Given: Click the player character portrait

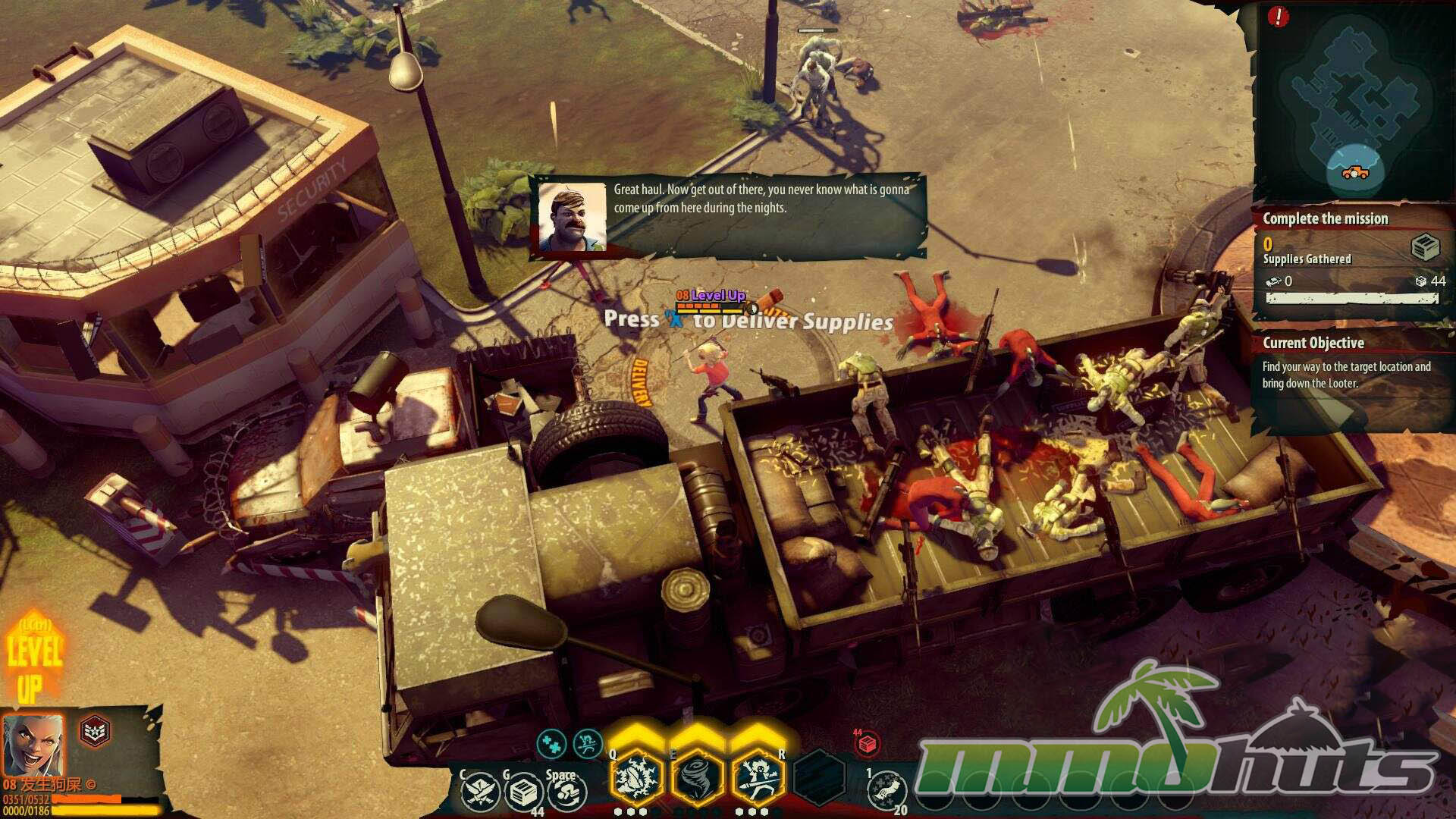Looking at the screenshot, I should [x=33, y=744].
